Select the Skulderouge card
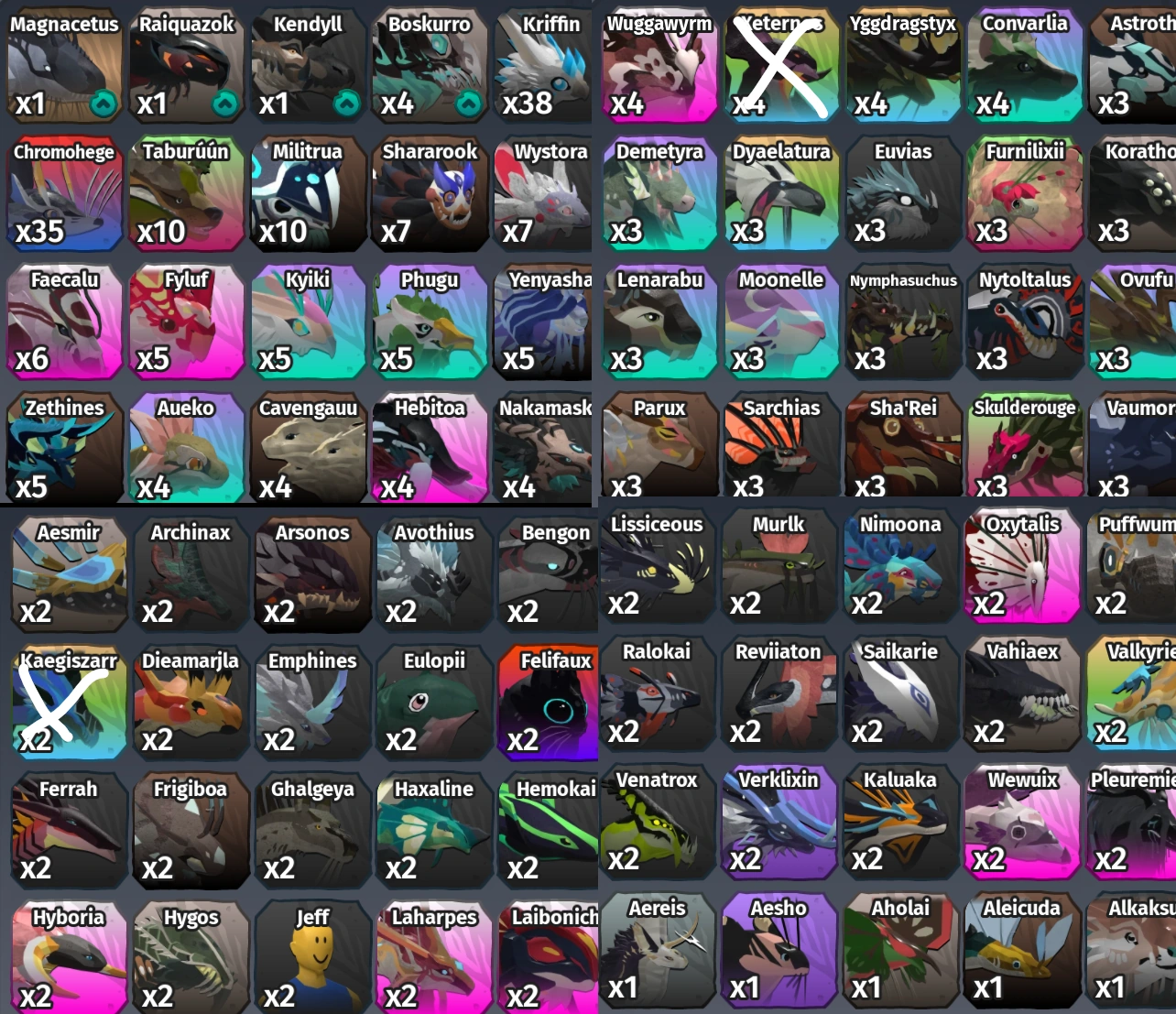 [x=1024, y=446]
